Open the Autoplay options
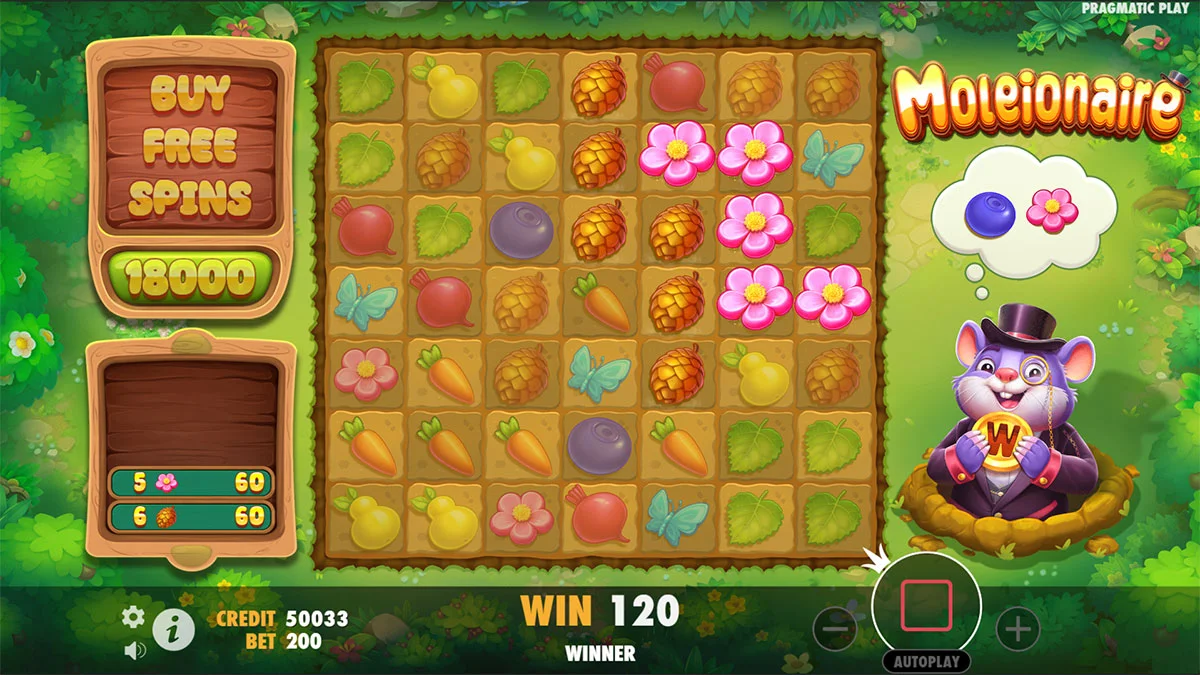Screen dimensions: 1200x675 click(x=927, y=661)
